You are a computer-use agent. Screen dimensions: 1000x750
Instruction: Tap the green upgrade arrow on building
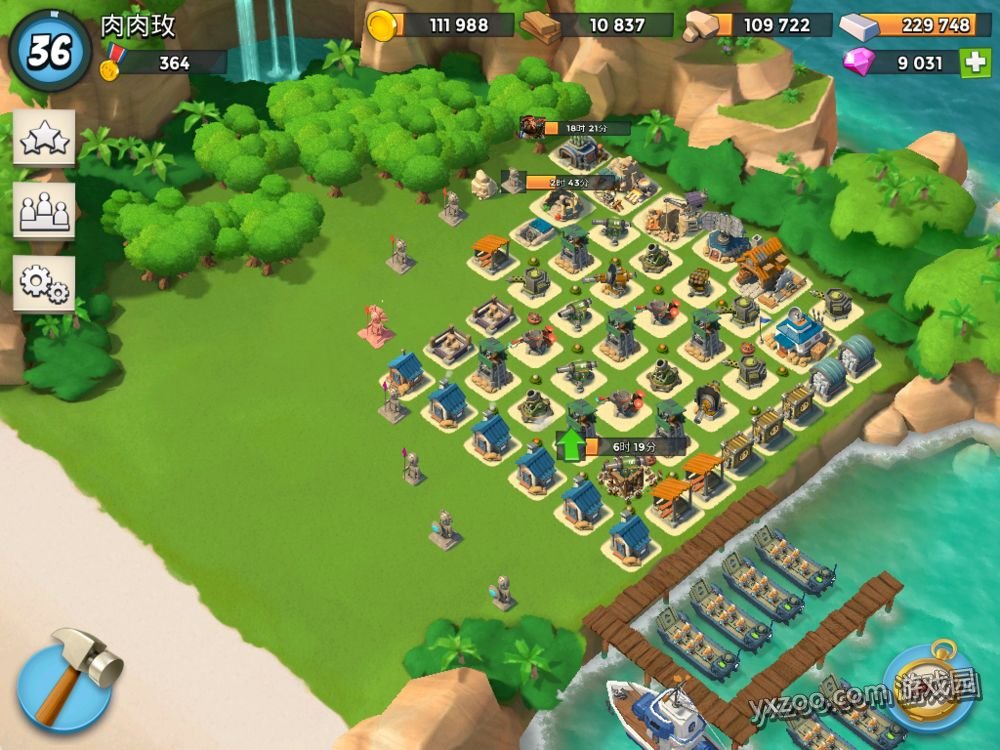(x=570, y=445)
